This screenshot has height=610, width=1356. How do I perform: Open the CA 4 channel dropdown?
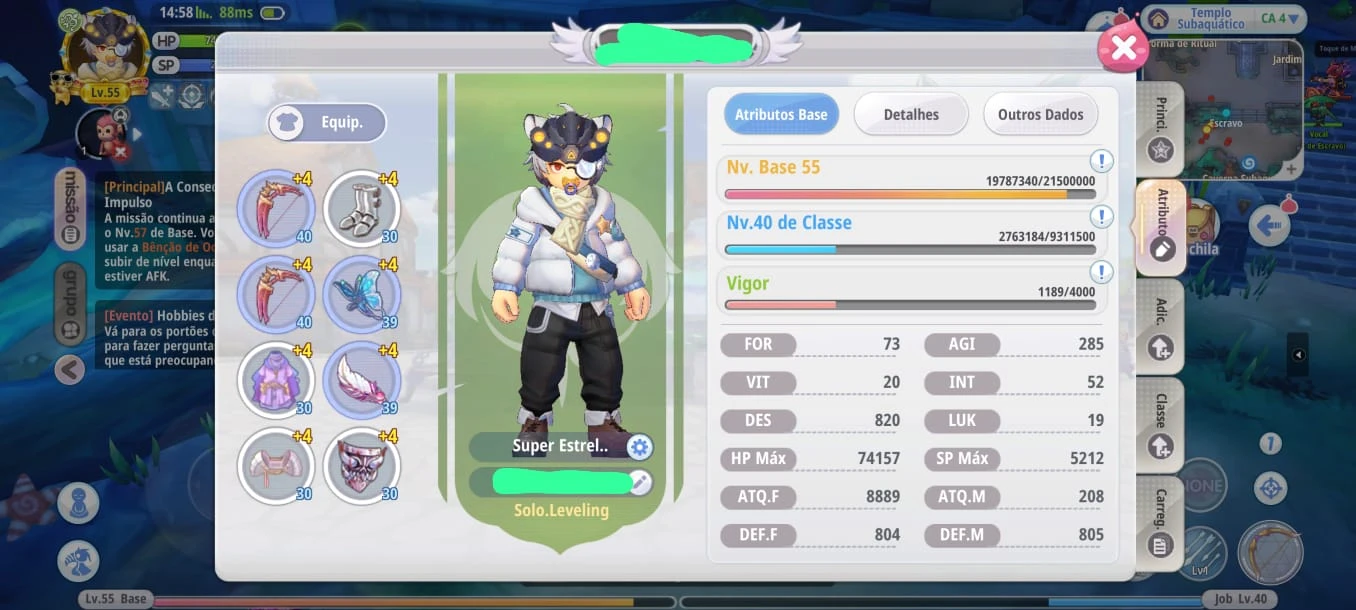pyautogui.click(x=1282, y=19)
